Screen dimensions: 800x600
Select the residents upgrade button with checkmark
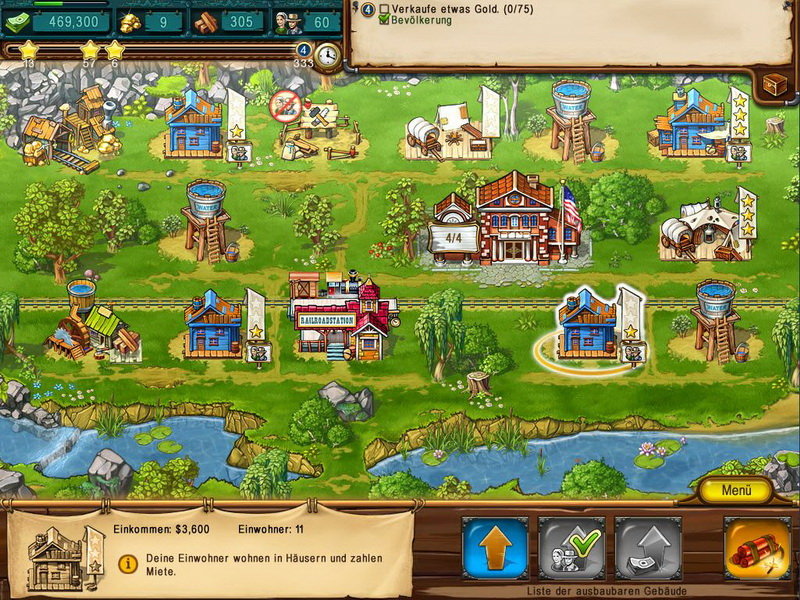[571, 548]
